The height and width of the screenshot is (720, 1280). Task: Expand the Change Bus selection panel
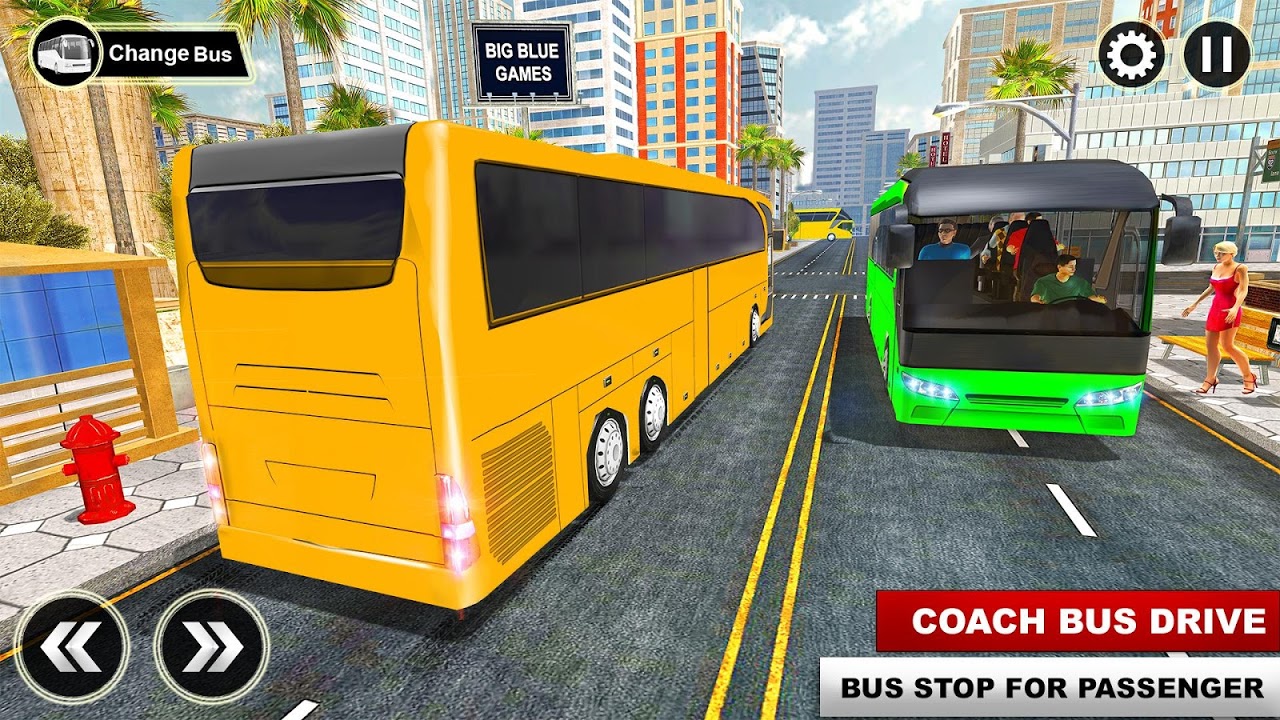coord(170,54)
